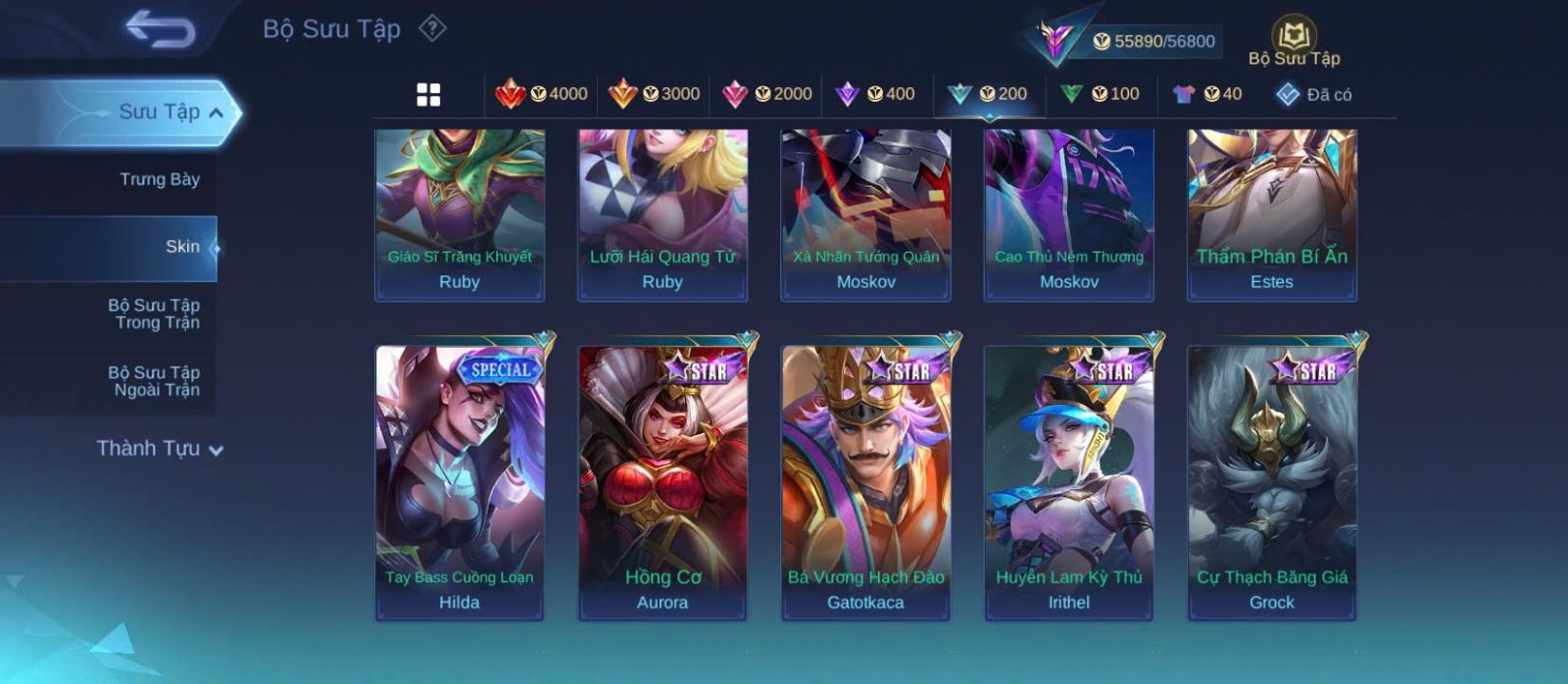This screenshot has width=1568, height=684.
Task: Open the Bộ Sưu Tập book icon
Action: coord(1294,41)
